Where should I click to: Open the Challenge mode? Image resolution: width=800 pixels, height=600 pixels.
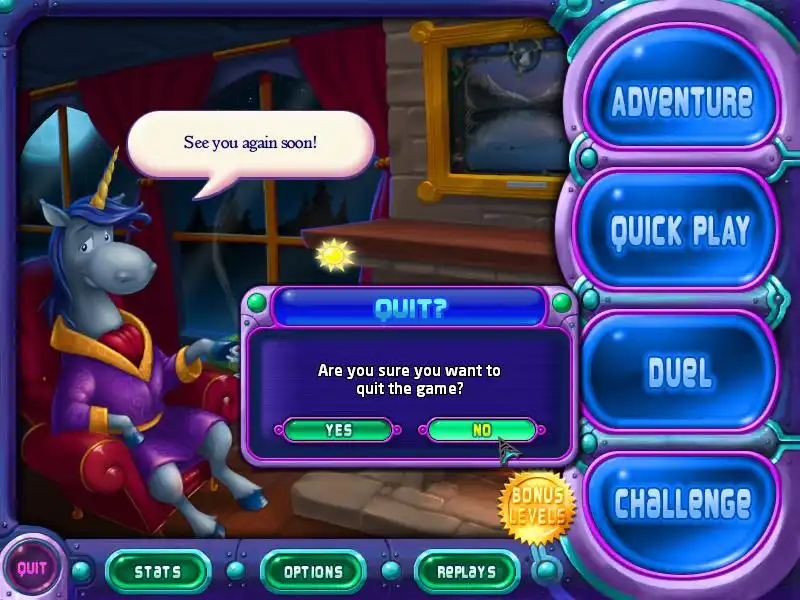click(682, 503)
